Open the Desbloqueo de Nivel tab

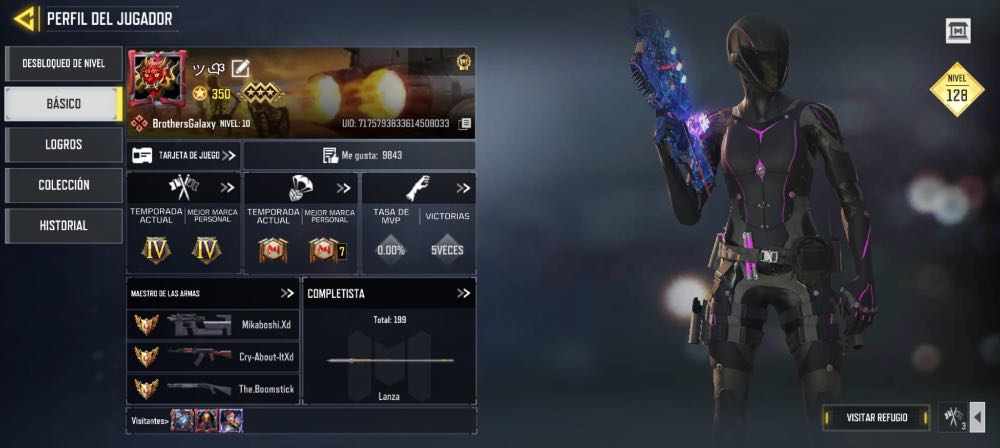coord(63,65)
